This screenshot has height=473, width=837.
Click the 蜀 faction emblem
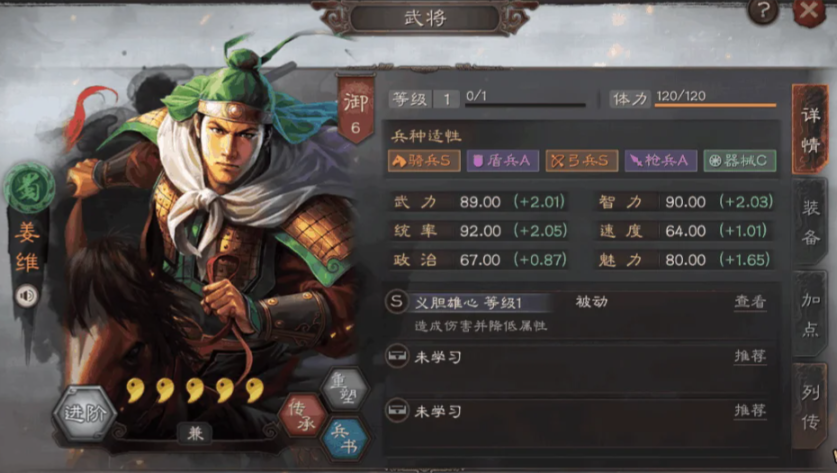click(28, 187)
